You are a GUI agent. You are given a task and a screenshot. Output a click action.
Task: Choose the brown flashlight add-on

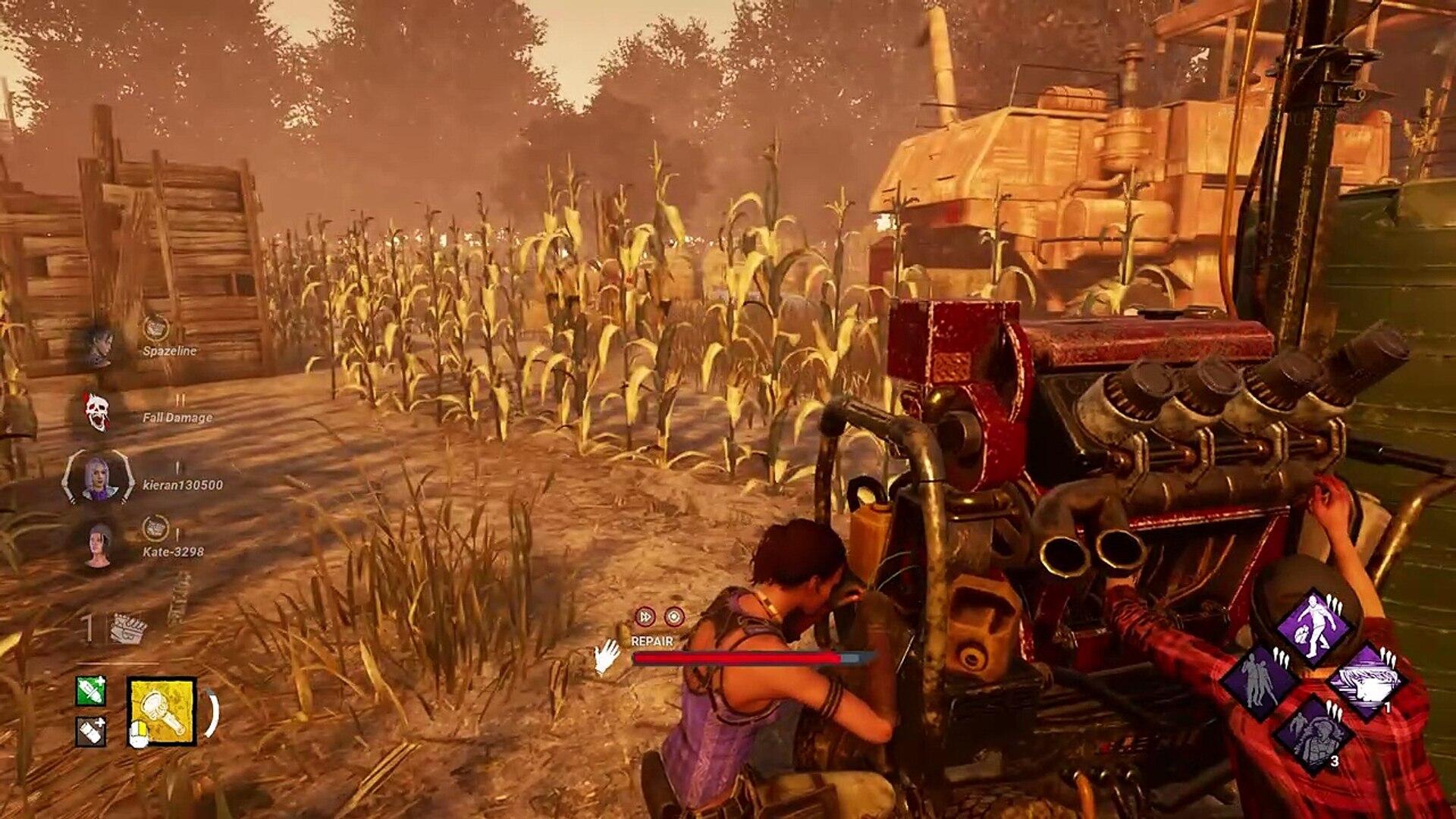click(x=90, y=732)
